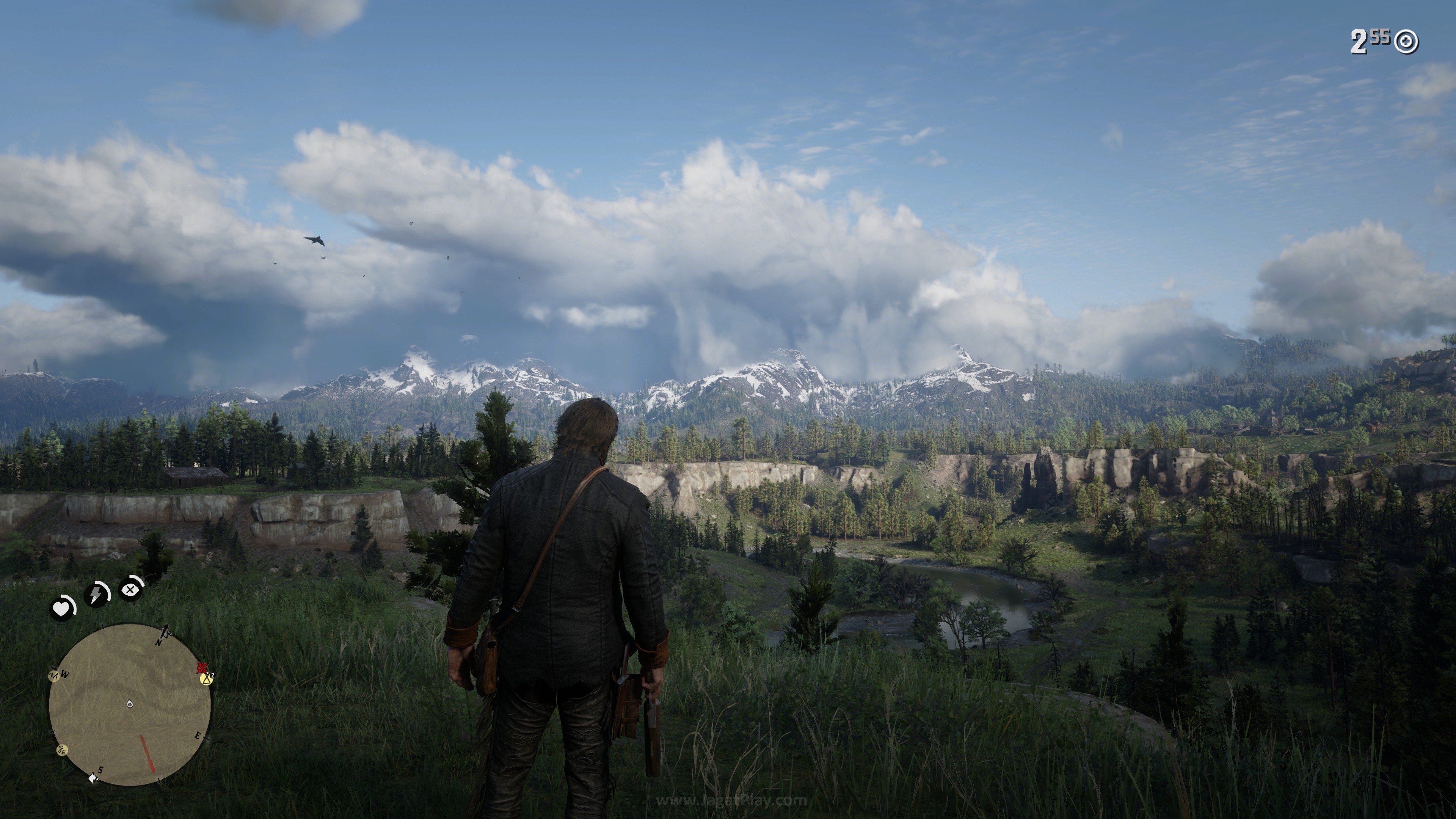Click the red crossed-circle marker on minimap
This screenshot has height=819, width=1456.
(x=202, y=668)
